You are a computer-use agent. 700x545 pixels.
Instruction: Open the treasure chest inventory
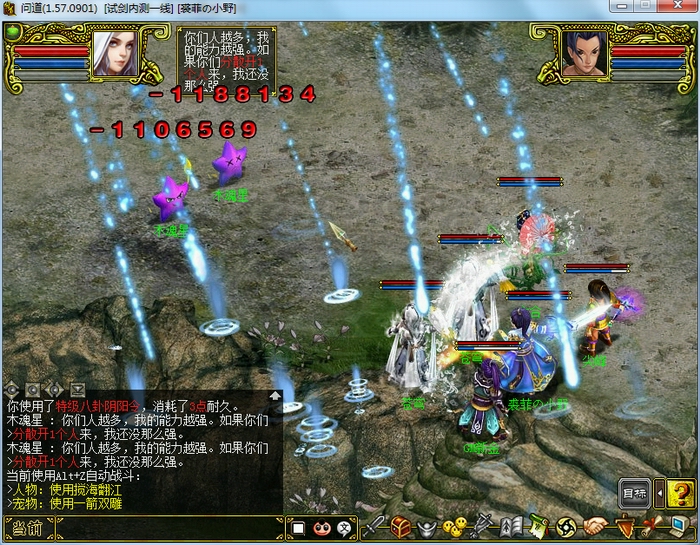point(401,526)
